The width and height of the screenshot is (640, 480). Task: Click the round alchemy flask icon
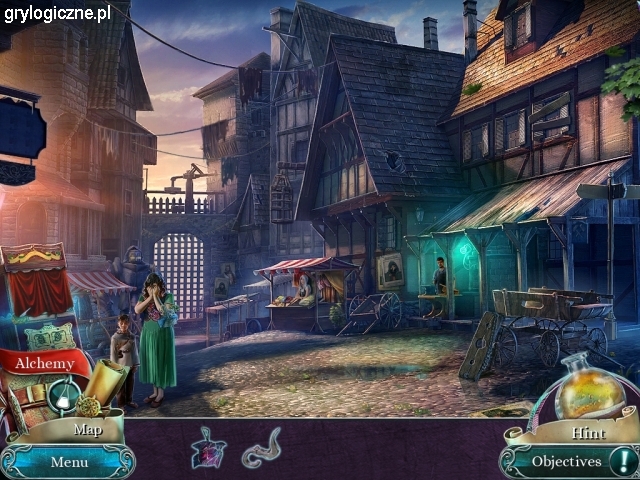click(x=62, y=397)
